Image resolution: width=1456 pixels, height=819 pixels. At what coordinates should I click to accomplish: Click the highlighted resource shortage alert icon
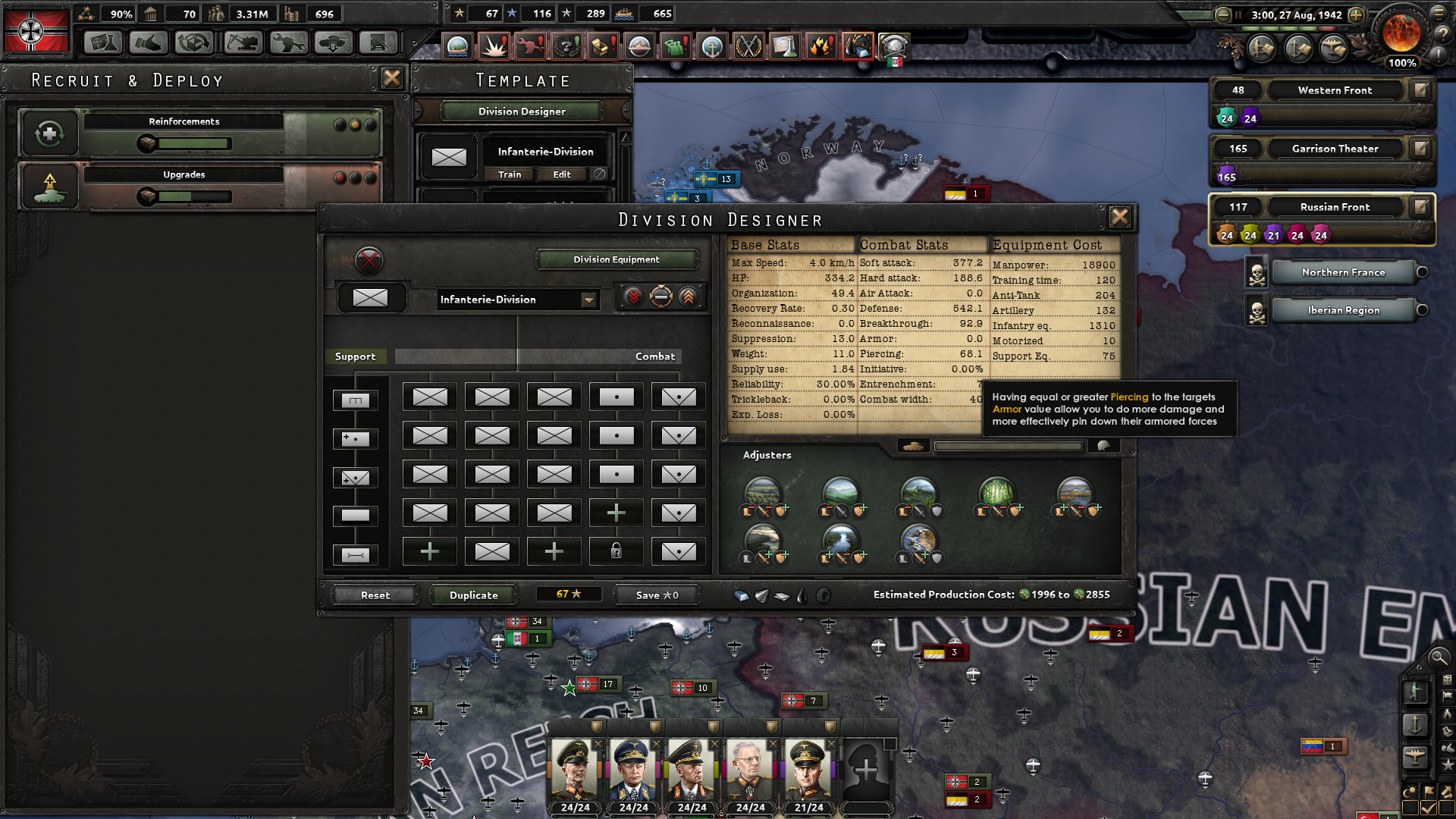pos(859,46)
